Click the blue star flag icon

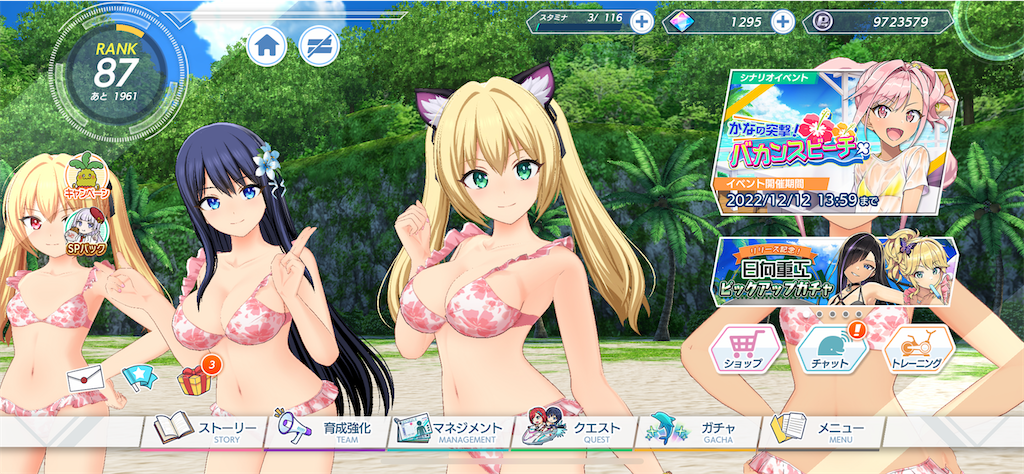(x=137, y=378)
